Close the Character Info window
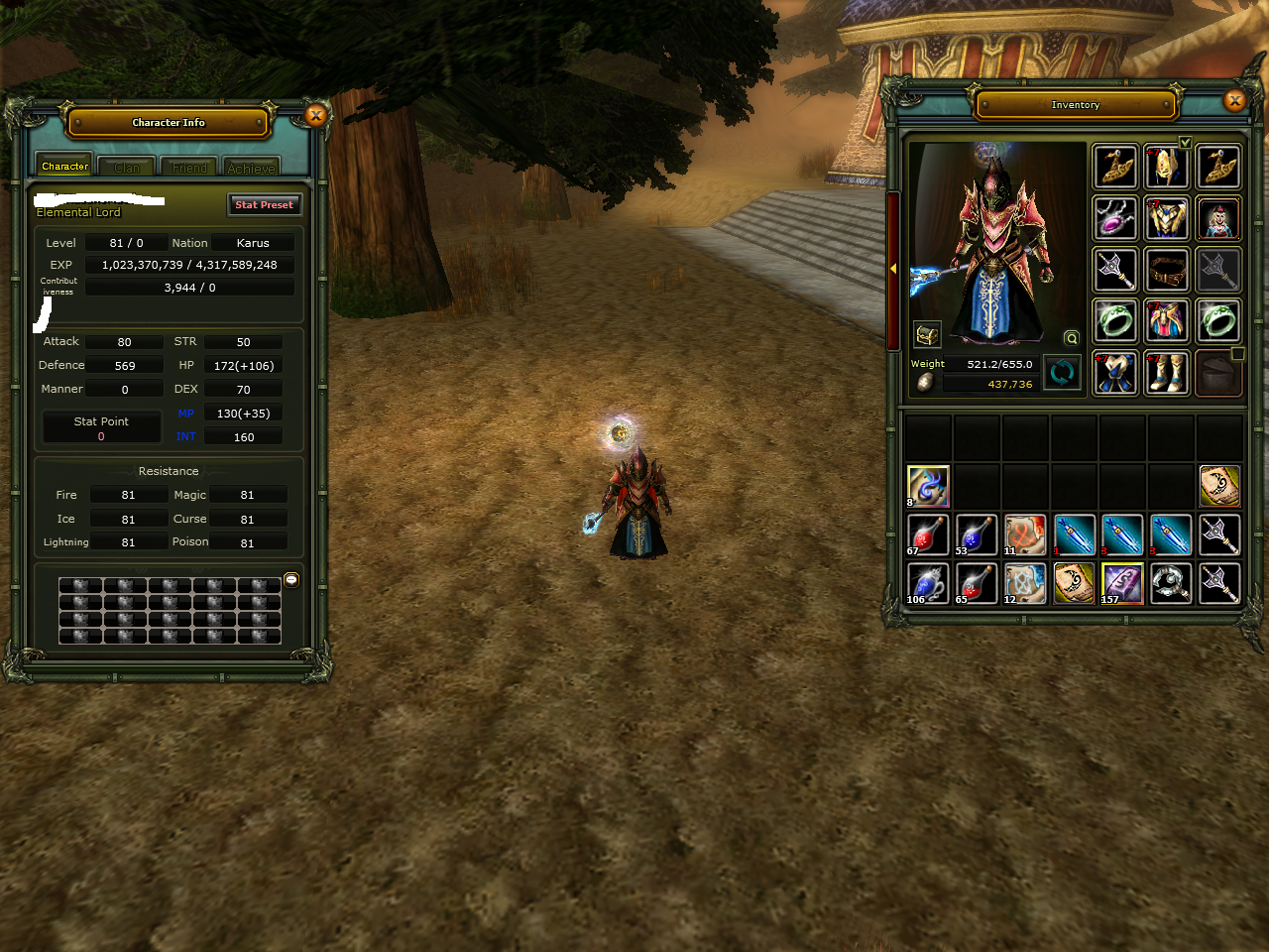 point(316,116)
